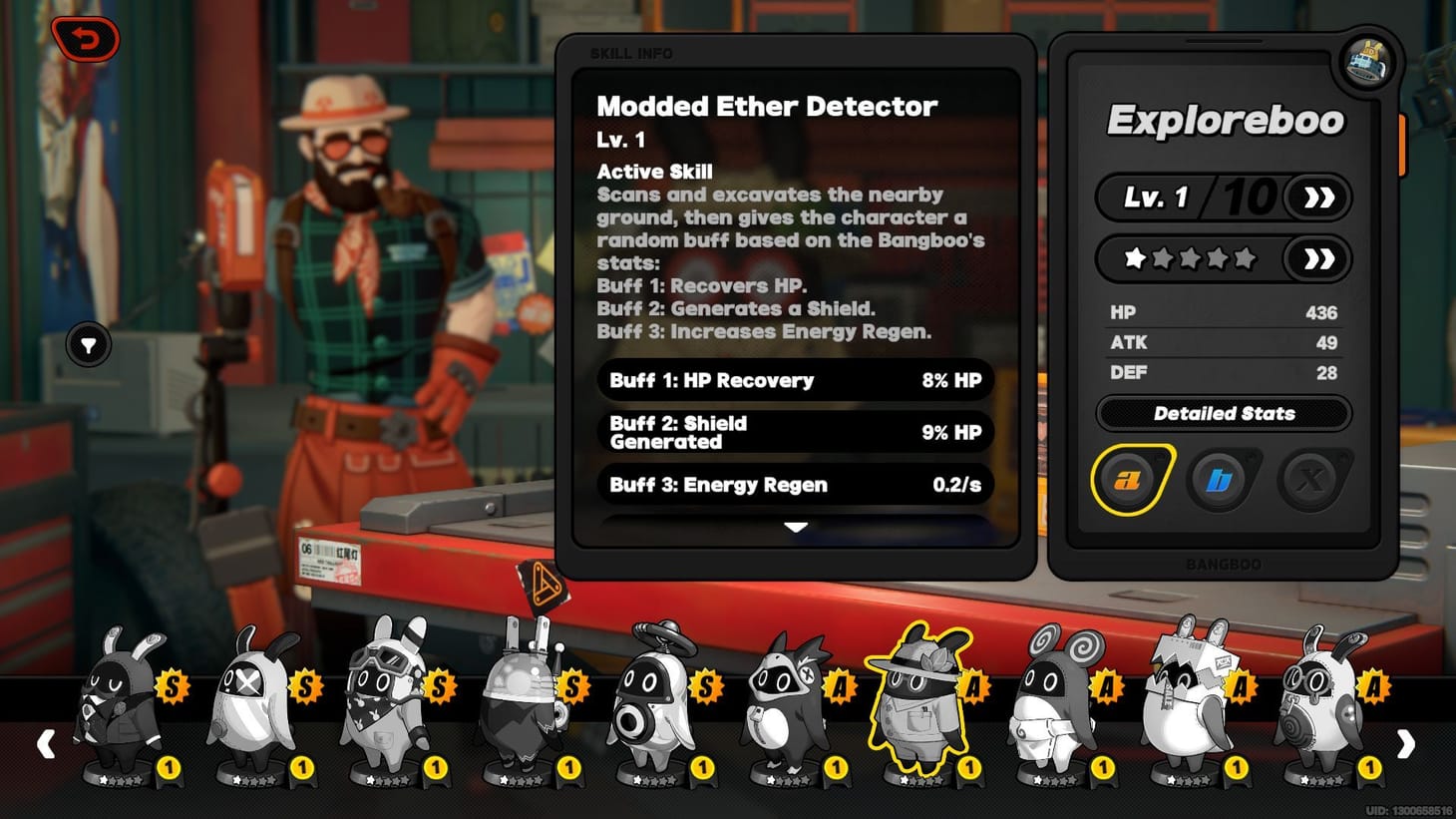Expand the skill description down arrow

click(795, 526)
